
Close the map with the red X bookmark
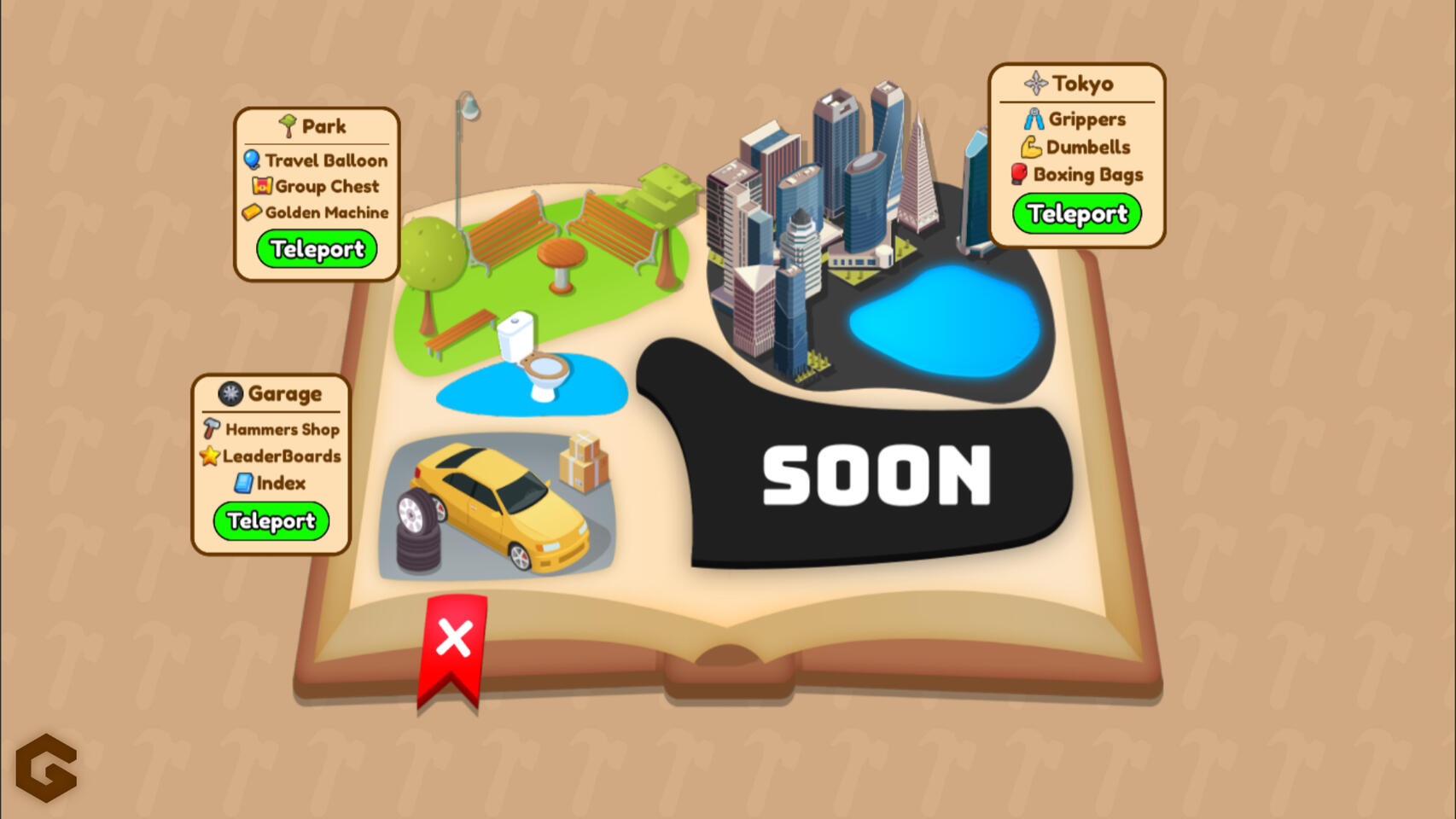point(455,638)
